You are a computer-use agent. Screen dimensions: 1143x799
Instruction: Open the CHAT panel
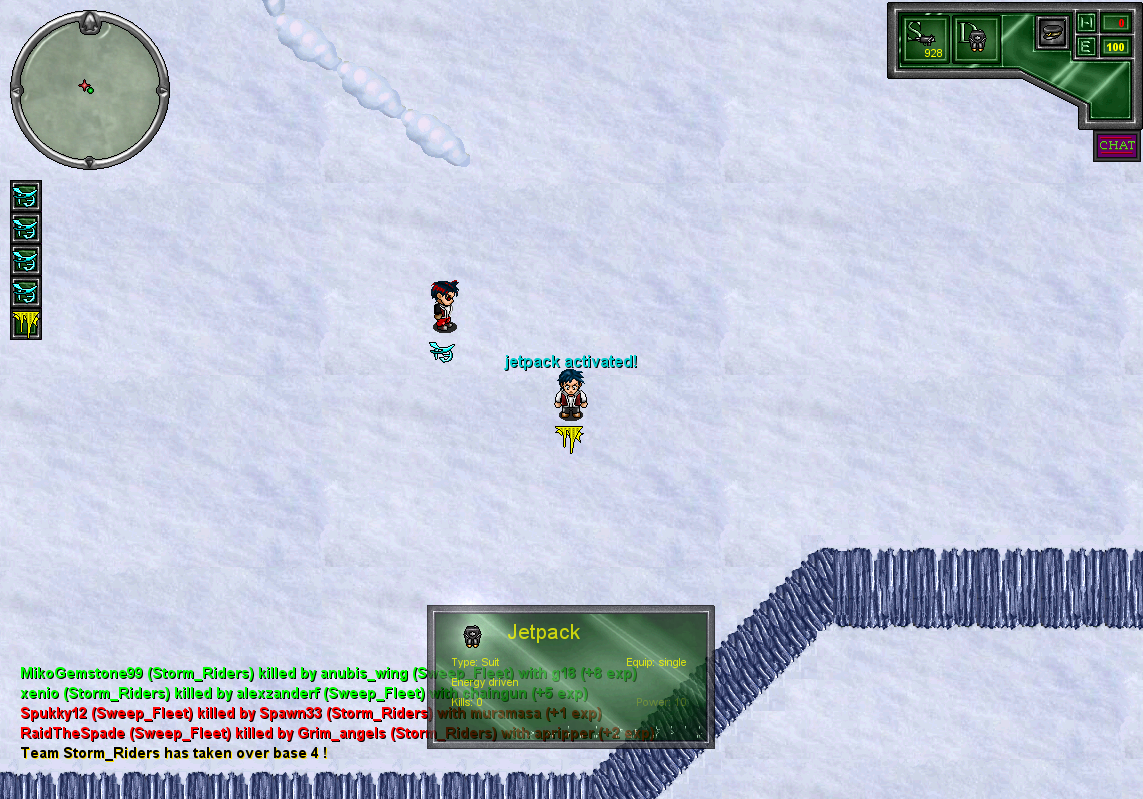pos(1116,146)
